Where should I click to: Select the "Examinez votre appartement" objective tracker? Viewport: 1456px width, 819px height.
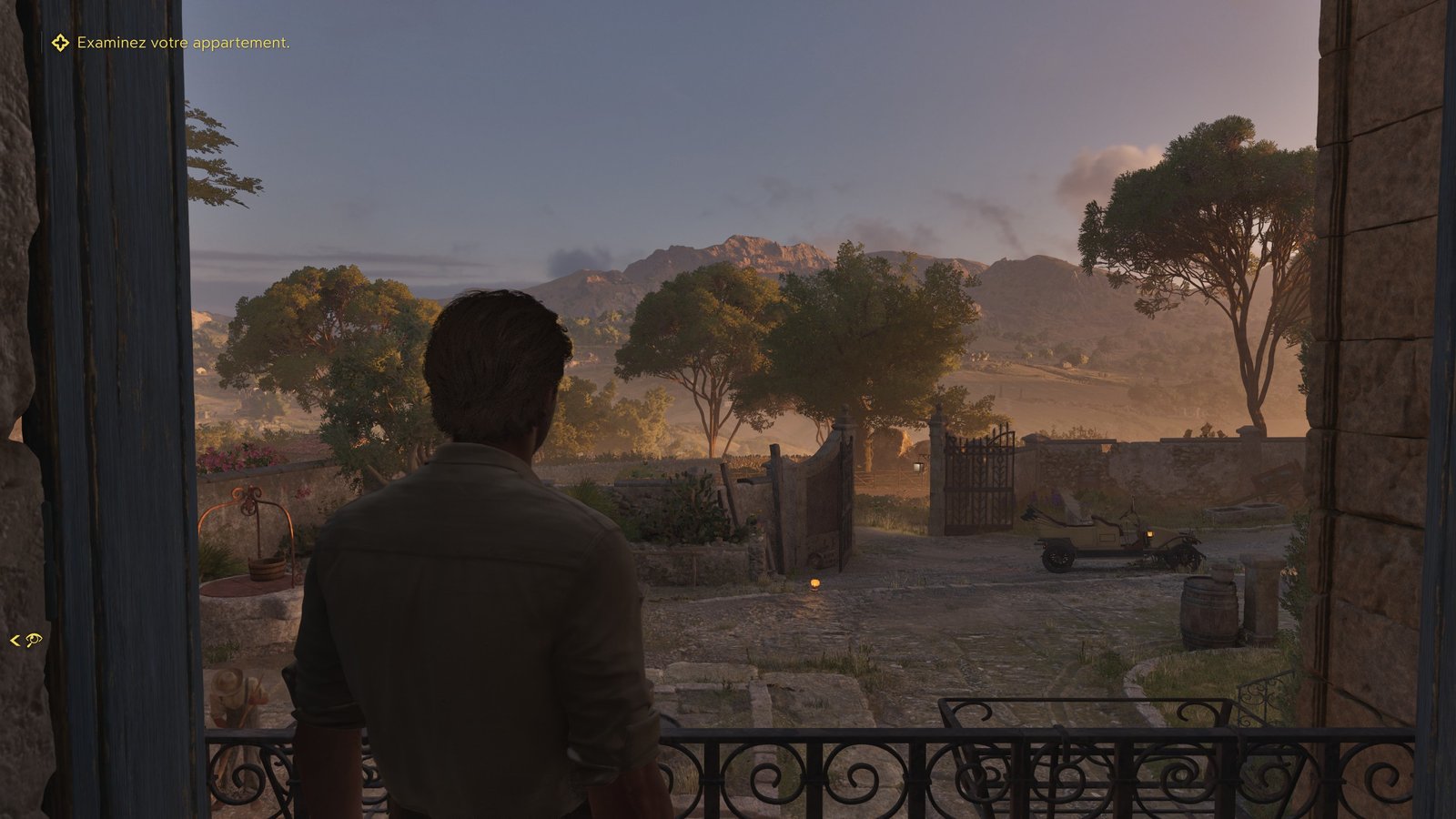(182, 43)
